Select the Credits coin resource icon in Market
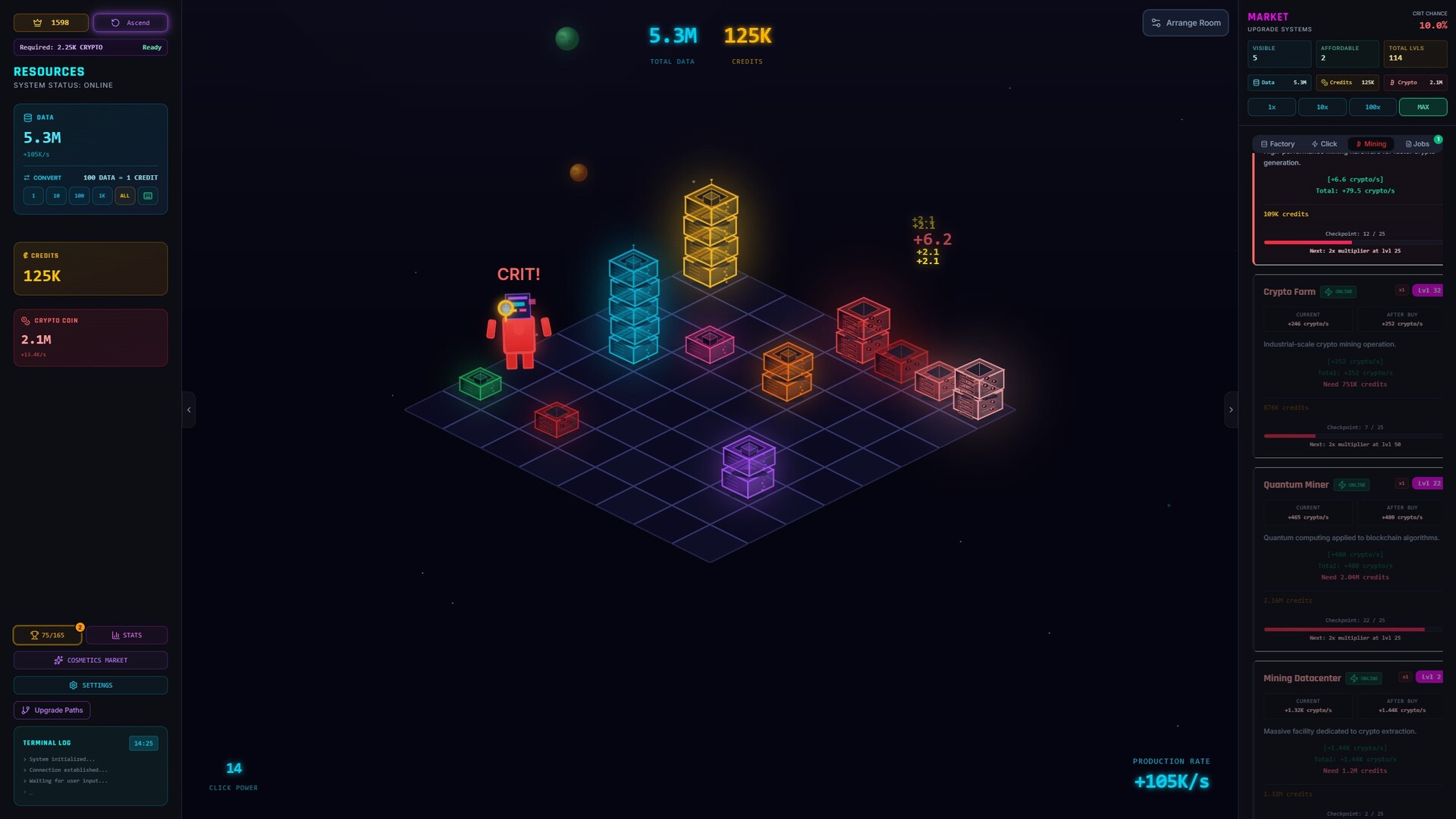This screenshot has height=819, width=1456. click(x=1323, y=83)
